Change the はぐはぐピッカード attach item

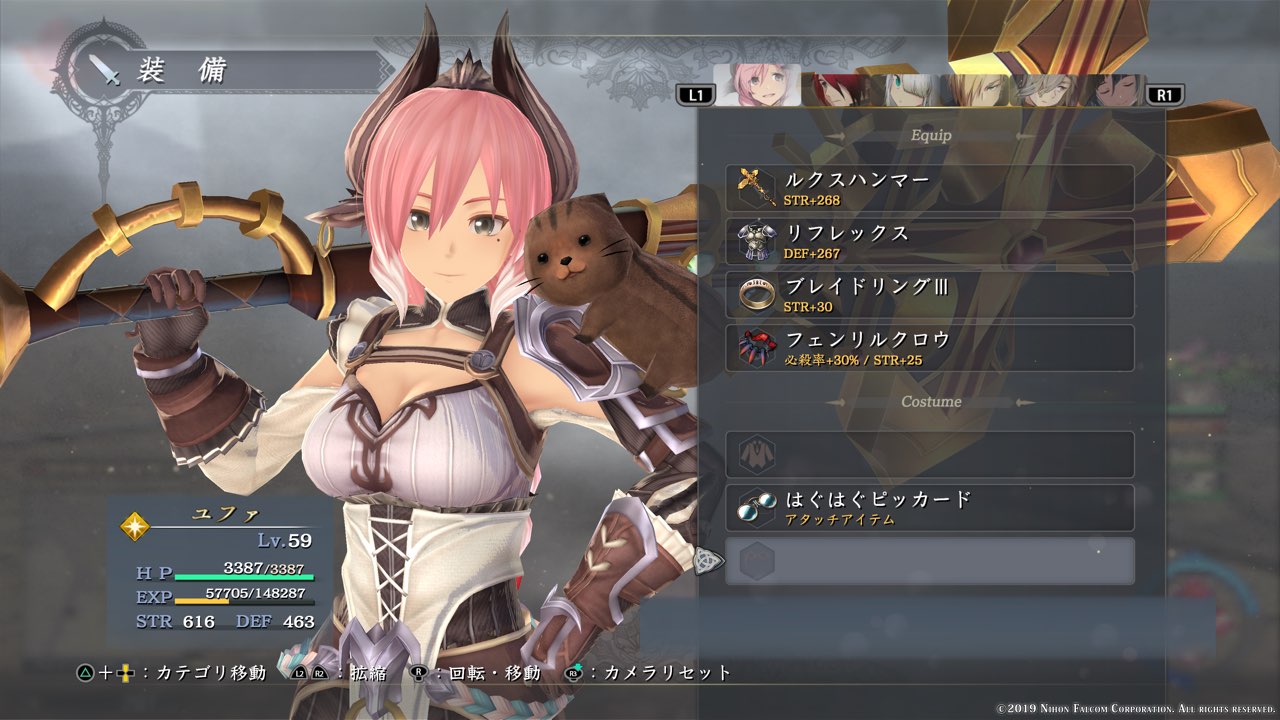point(930,508)
